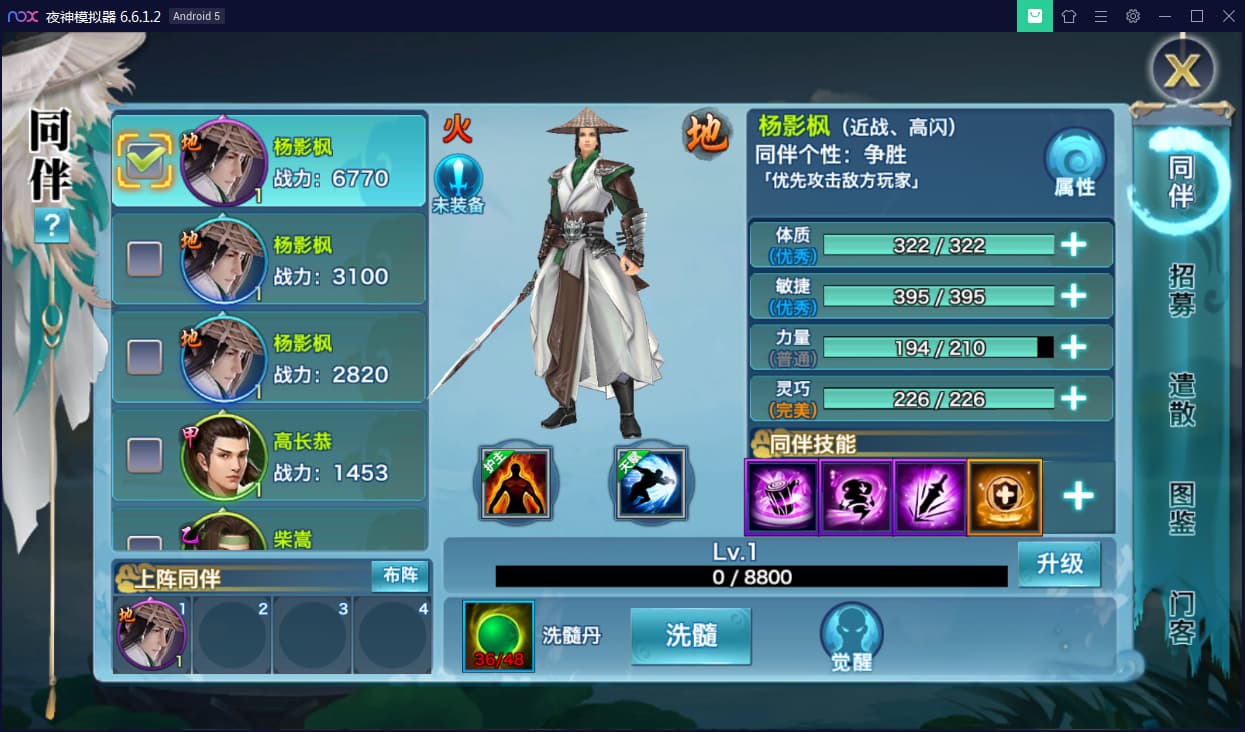Screen dimensions: 1245x732
Task: Tick the checkbox for 高长恭
Action: point(145,455)
